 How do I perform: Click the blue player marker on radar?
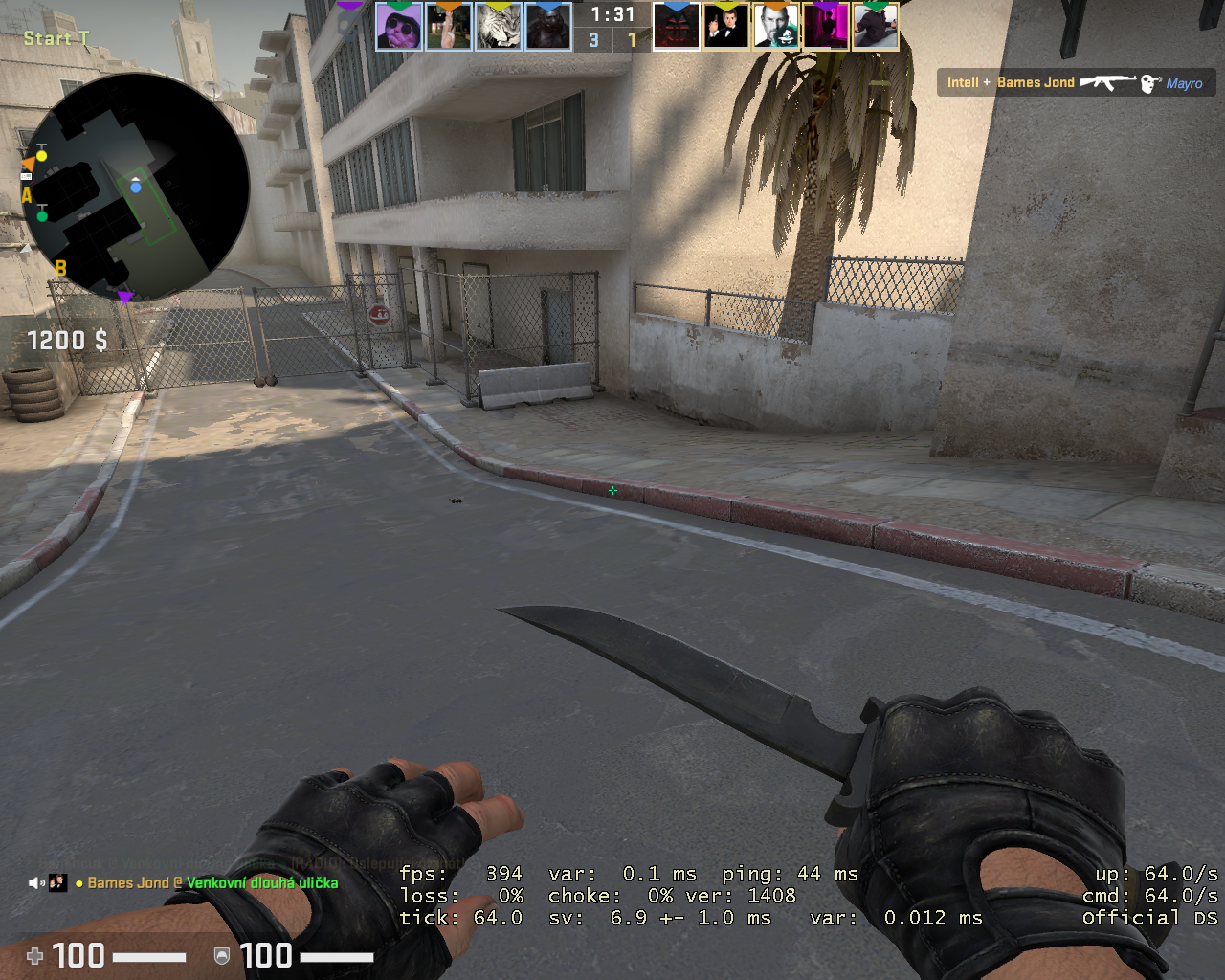click(x=136, y=187)
